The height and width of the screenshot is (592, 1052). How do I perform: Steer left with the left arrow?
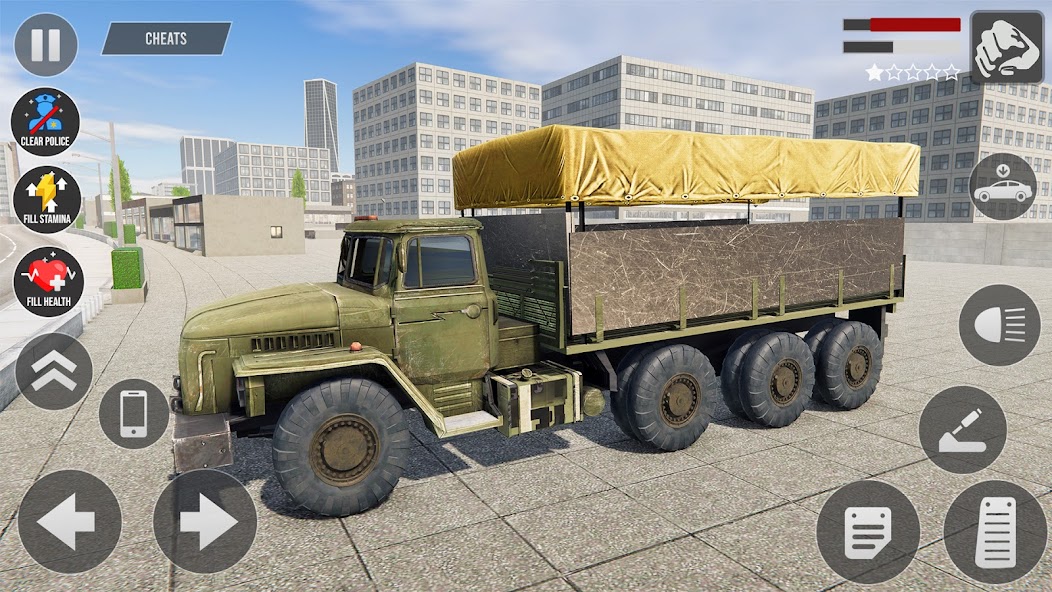tap(69, 521)
